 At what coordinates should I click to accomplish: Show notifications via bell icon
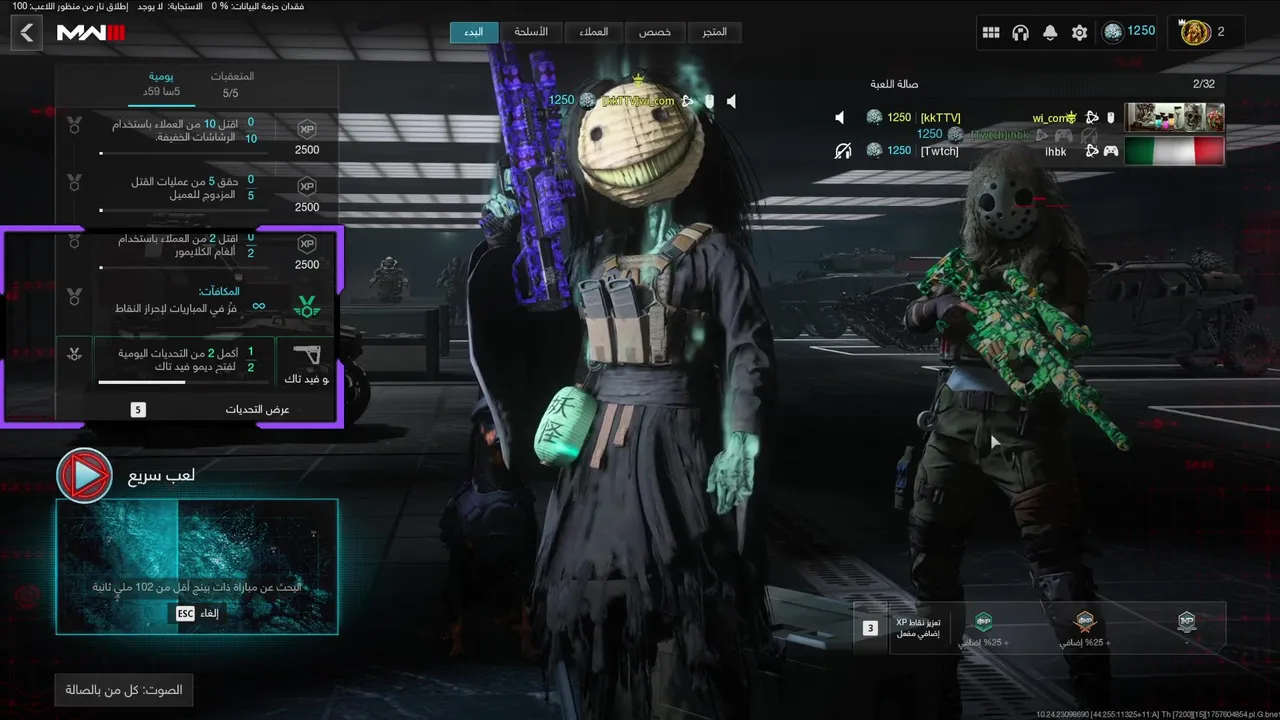click(x=1050, y=33)
